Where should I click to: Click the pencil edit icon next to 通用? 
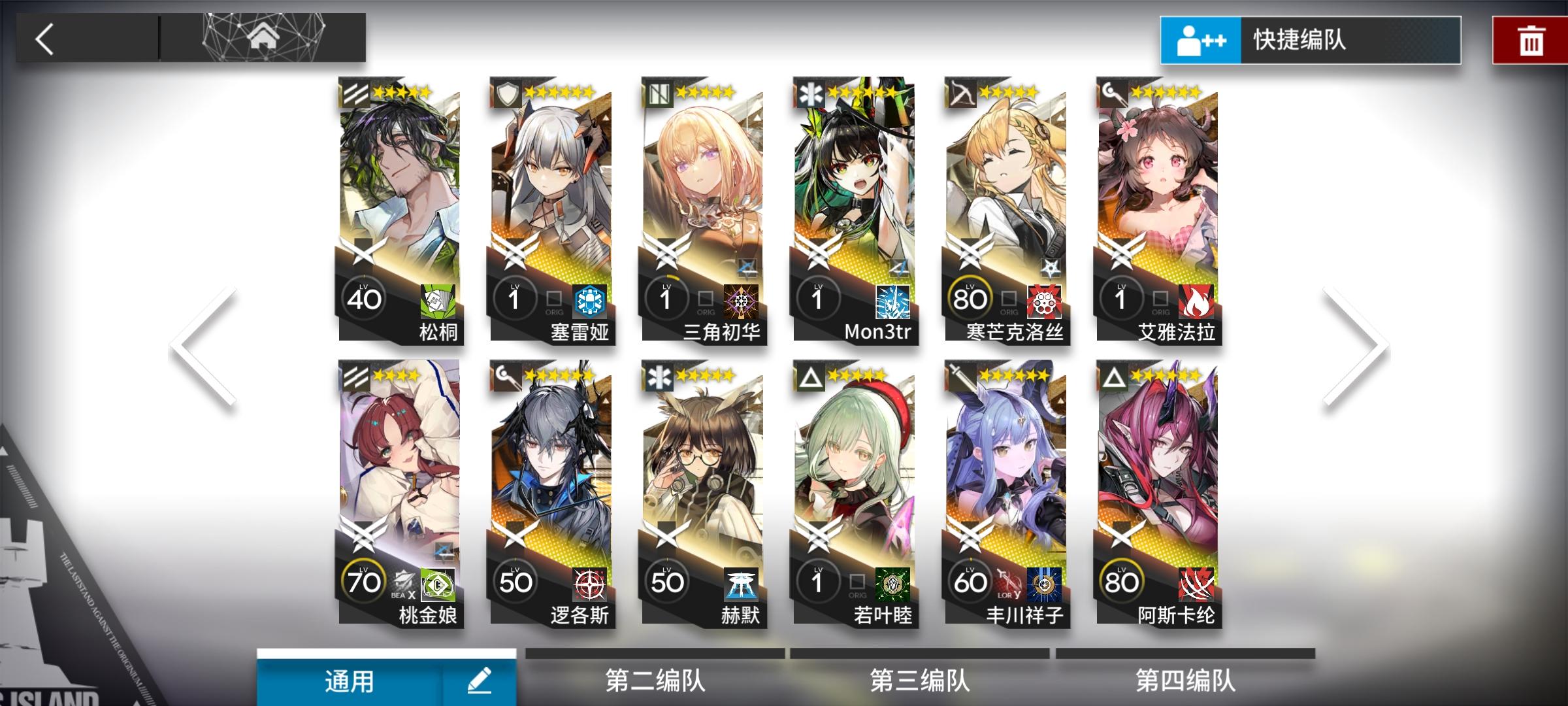pyautogui.click(x=480, y=681)
